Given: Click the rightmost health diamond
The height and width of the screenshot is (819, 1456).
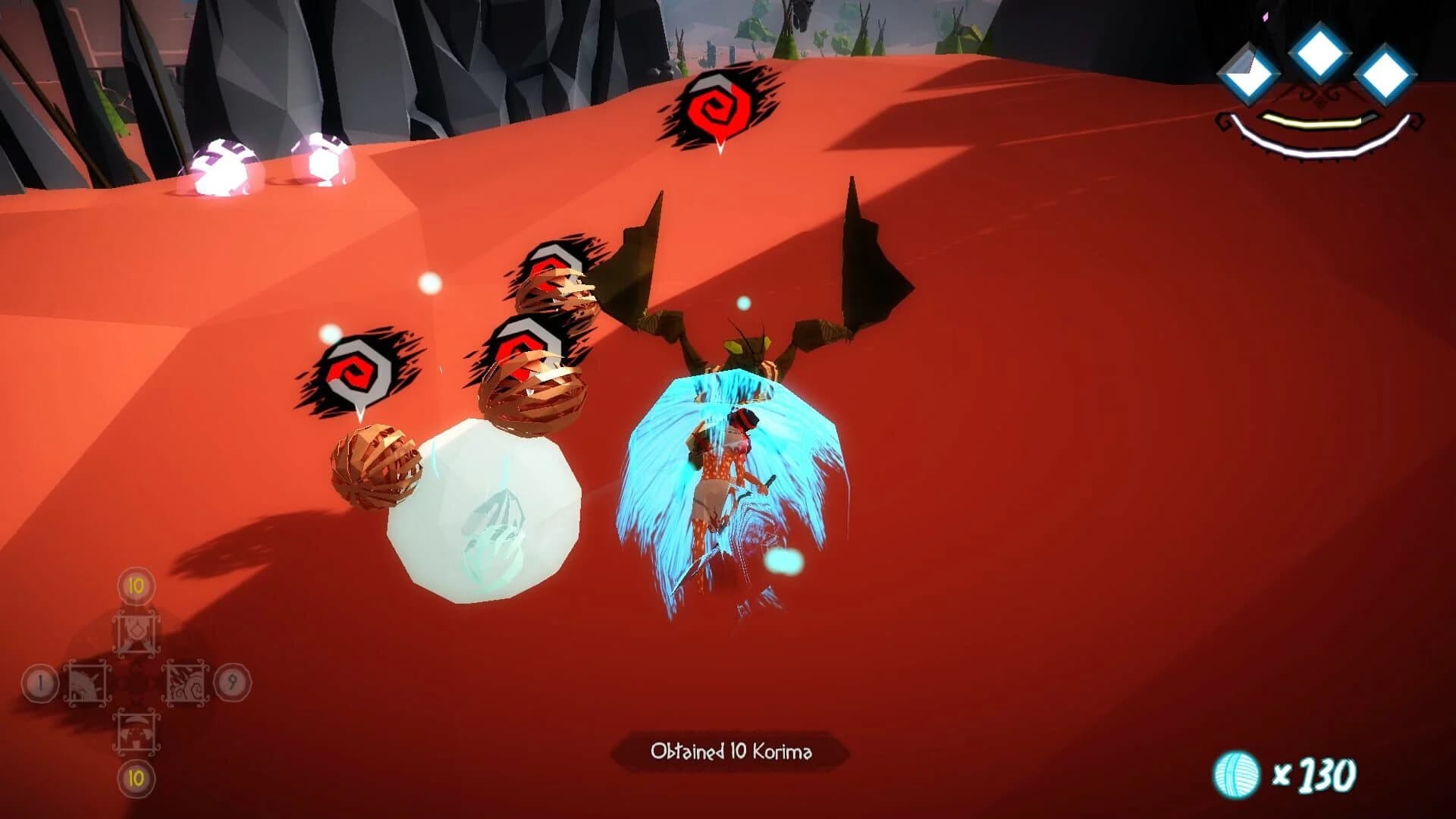Looking at the screenshot, I should tap(1387, 74).
